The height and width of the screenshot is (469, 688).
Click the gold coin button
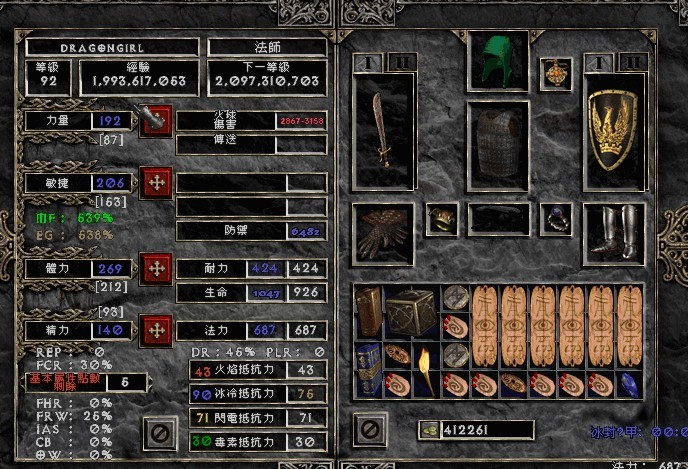point(430,430)
